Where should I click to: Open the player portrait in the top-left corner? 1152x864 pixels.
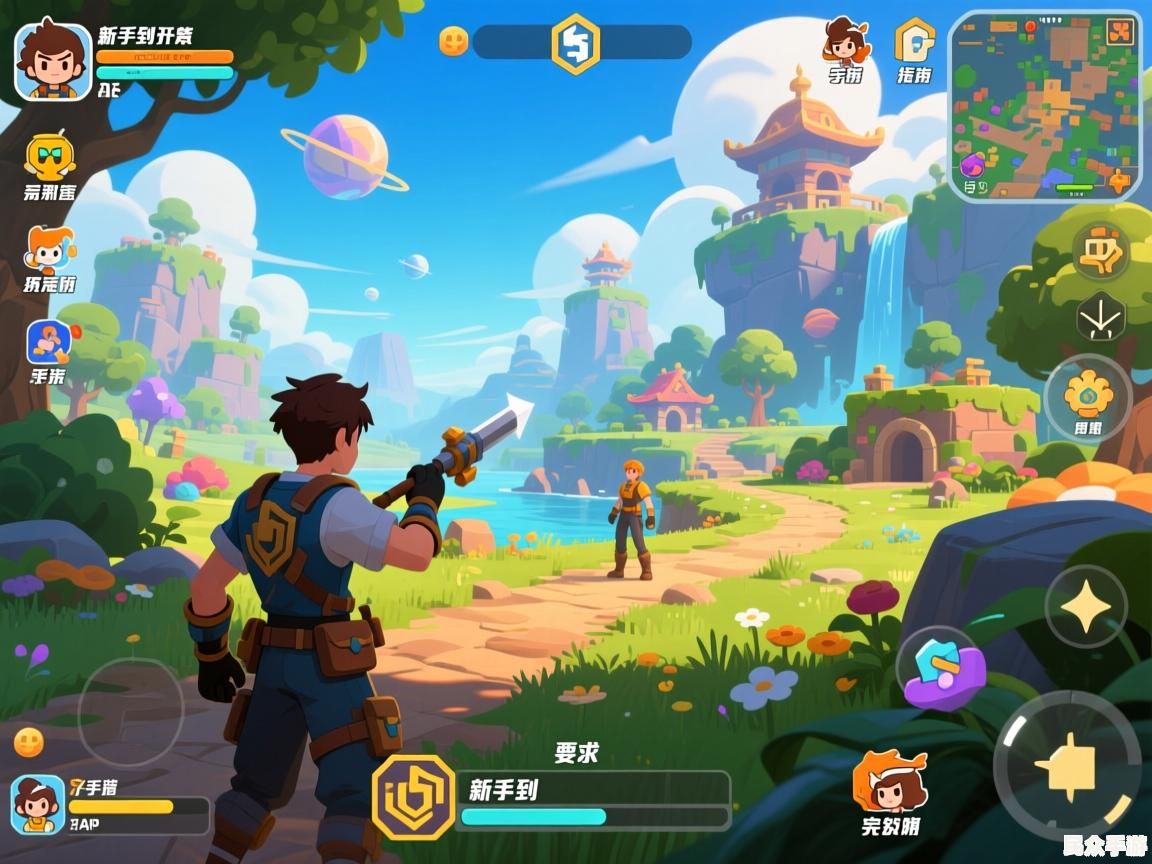pos(53,60)
